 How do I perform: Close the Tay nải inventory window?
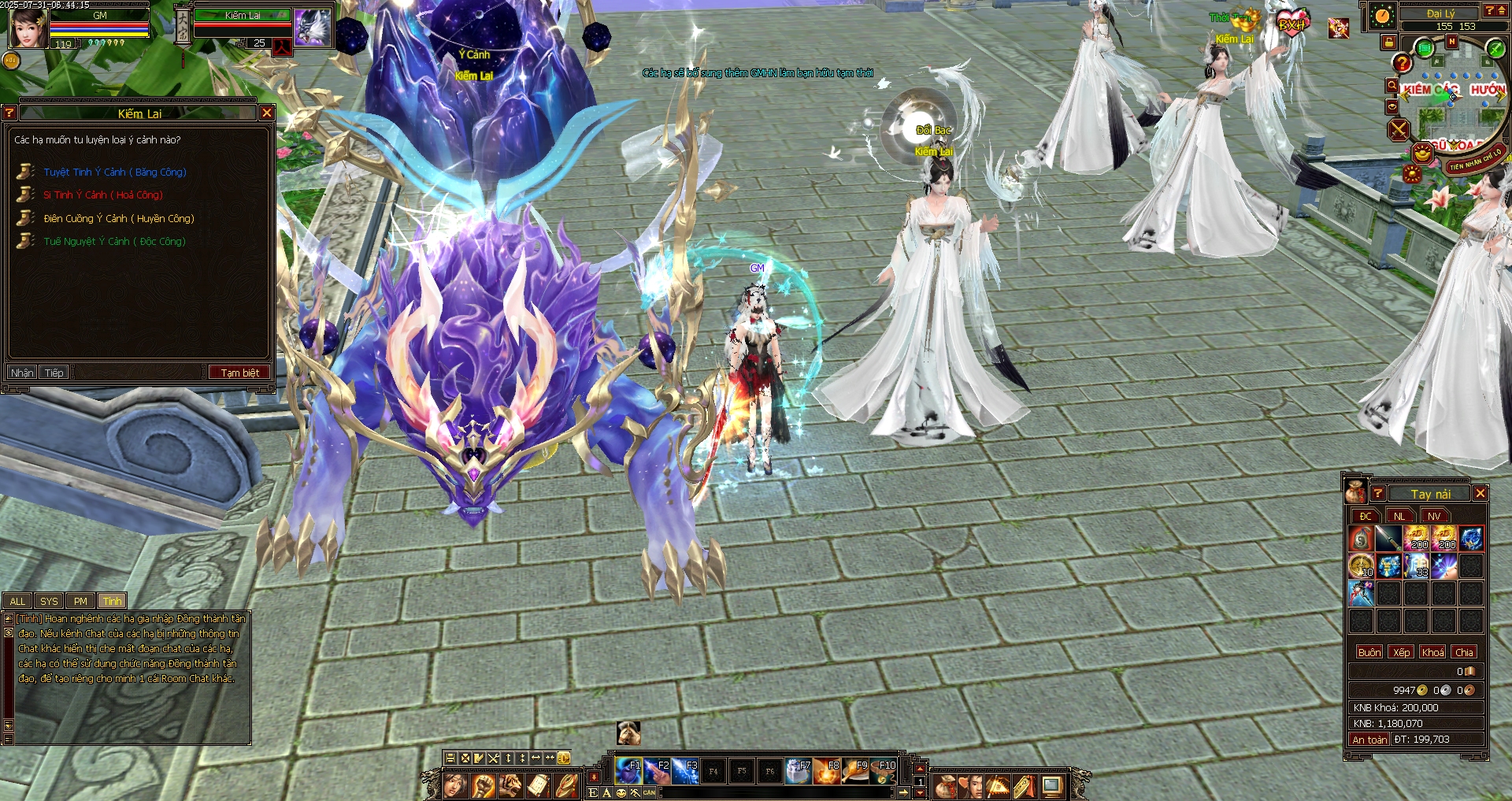(1480, 493)
